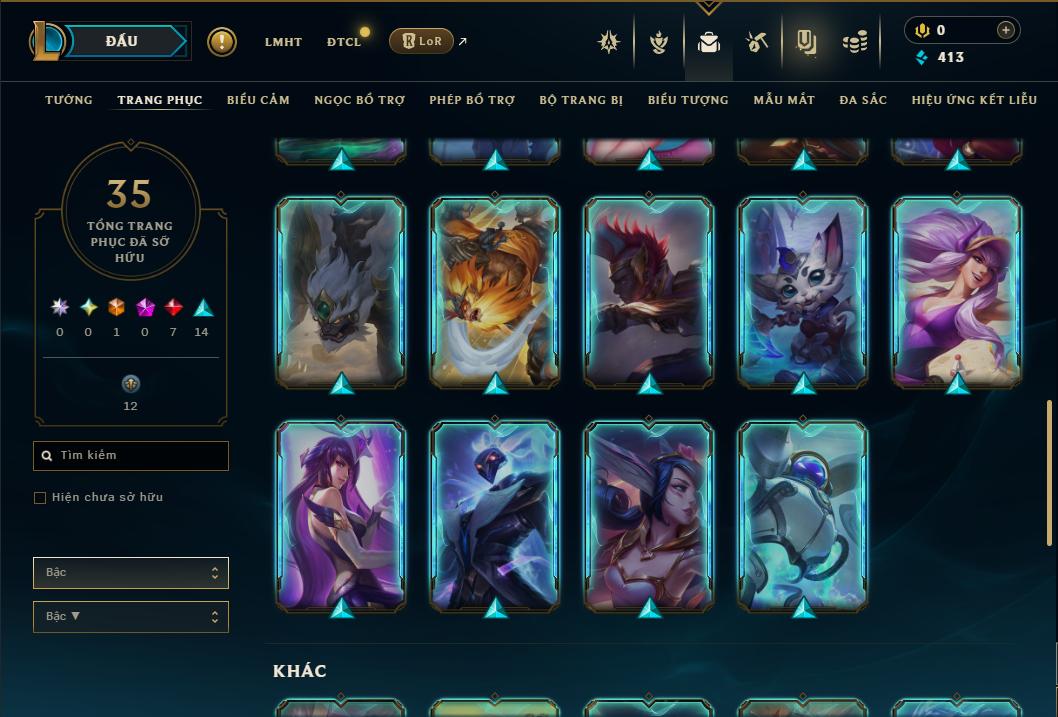
Task: Open the TƯỚNG collection tab
Action: [x=69, y=100]
